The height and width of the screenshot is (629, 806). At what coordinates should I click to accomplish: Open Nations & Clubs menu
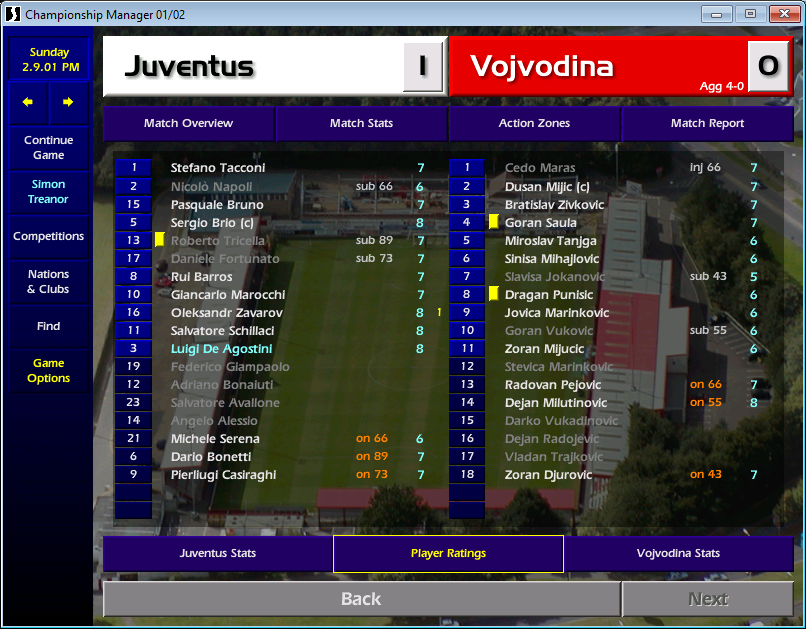pyautogui.click(x=48, y=281)
